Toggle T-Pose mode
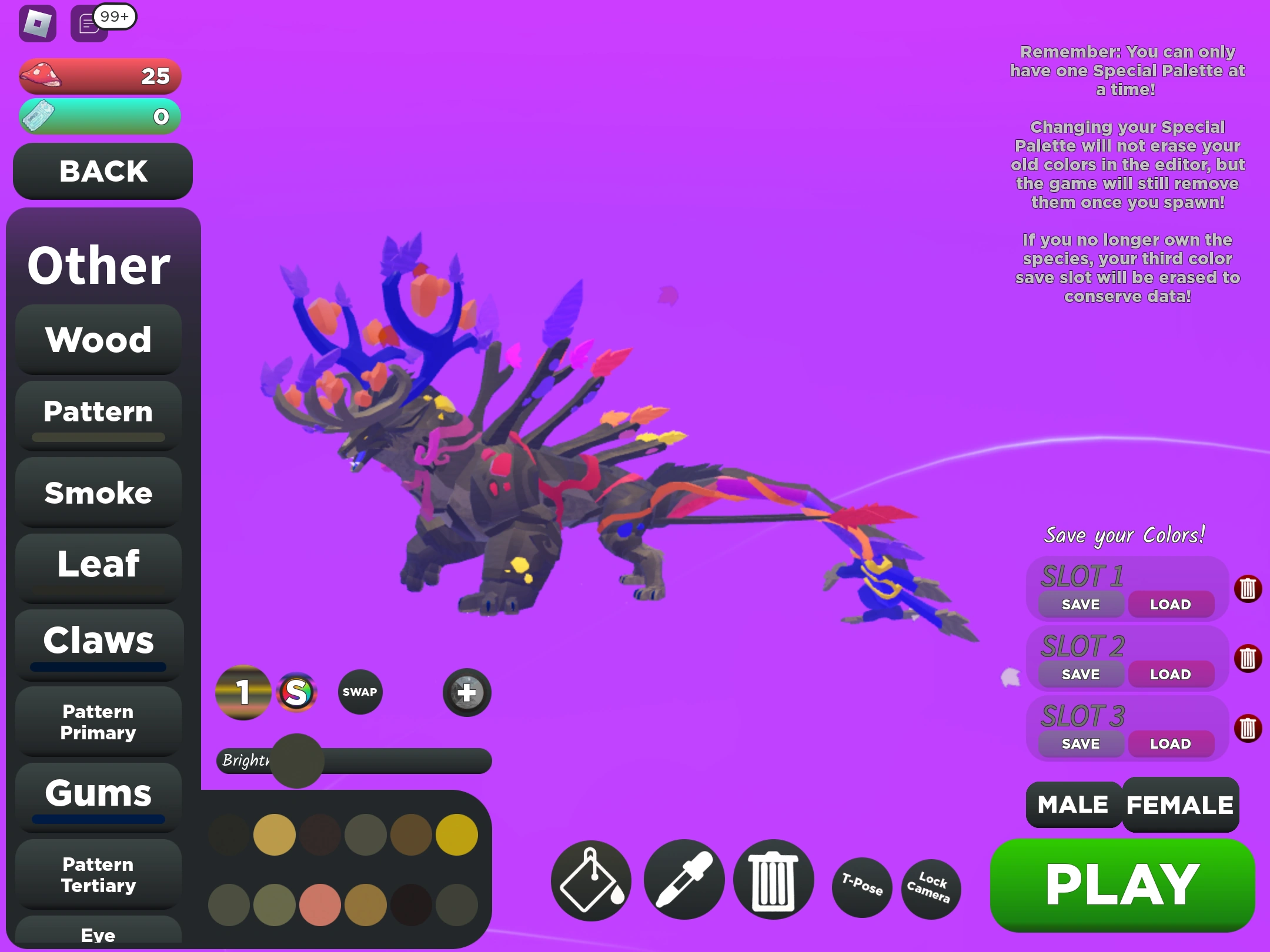 click(x=862, y=889)
